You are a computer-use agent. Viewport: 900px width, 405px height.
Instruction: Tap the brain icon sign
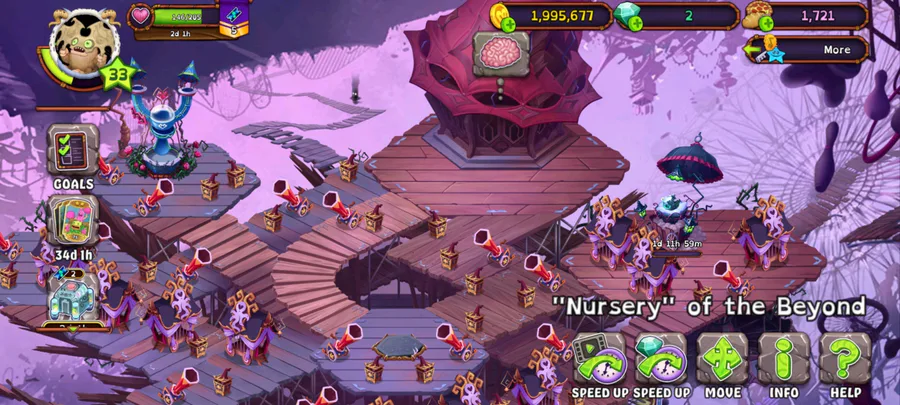500,52
